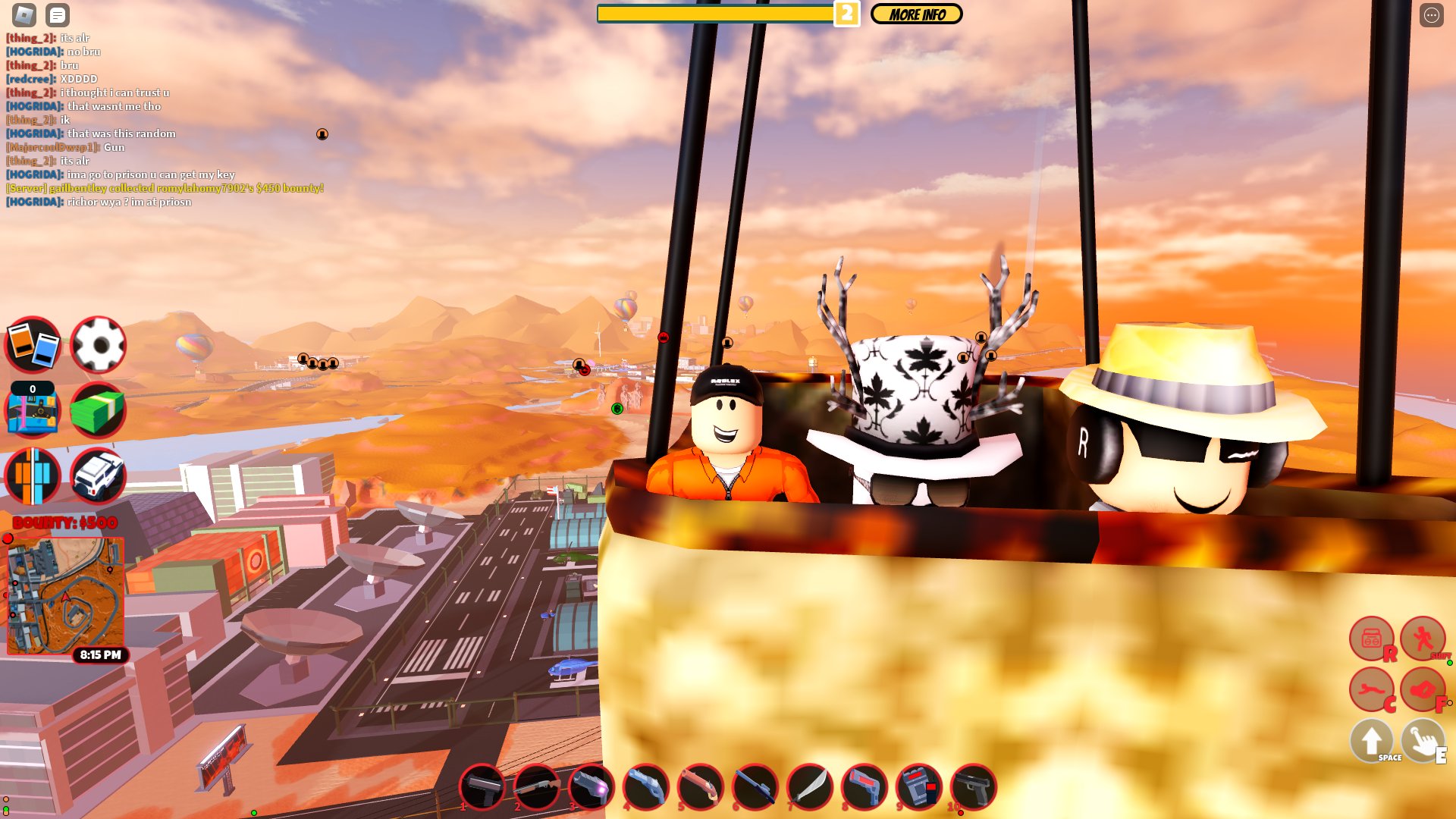Click the yellow XP progress bar
The image size is (1456, 819).
coord(717,13)
